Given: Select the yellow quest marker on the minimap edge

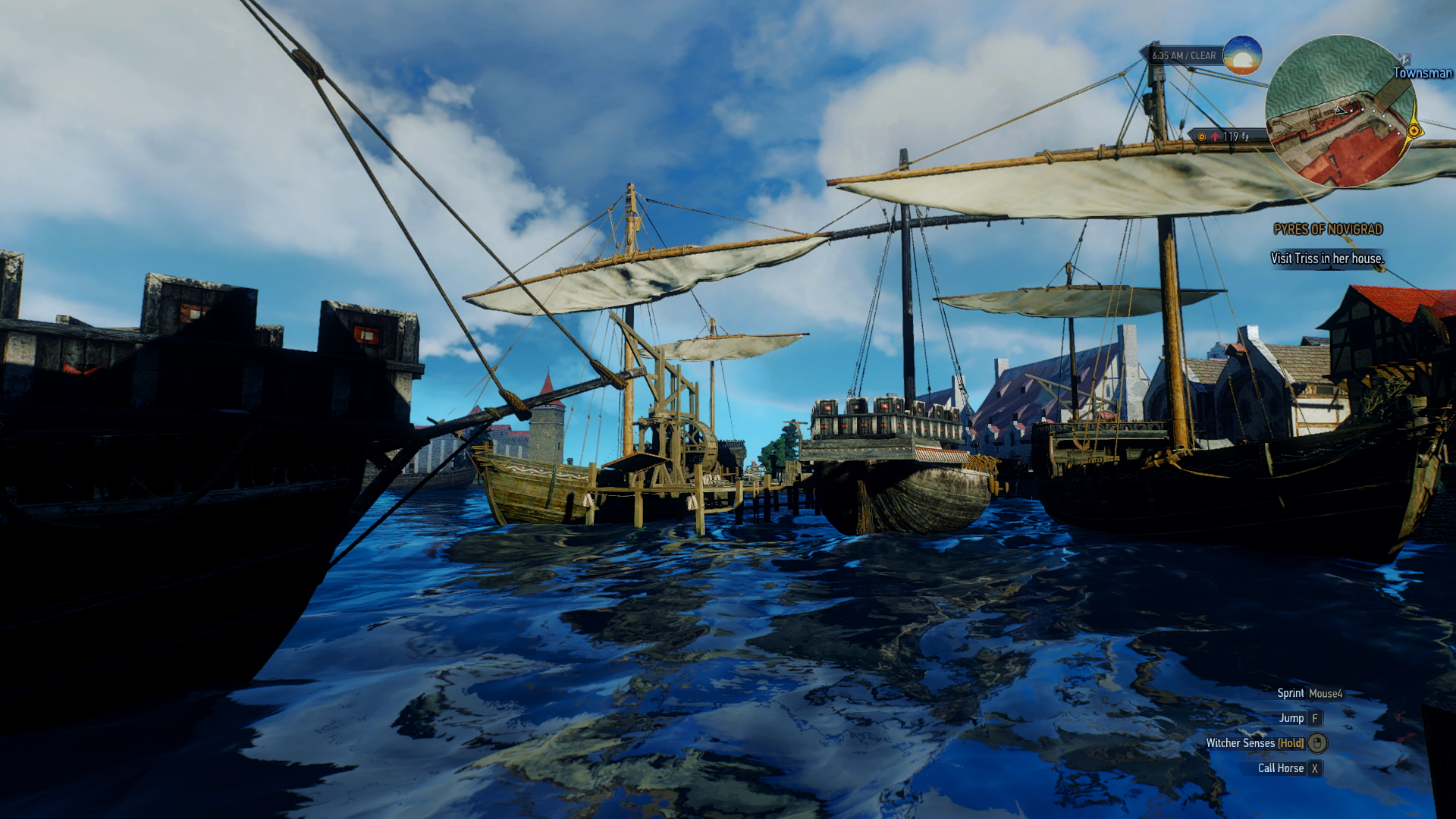Looking at the screenshot, I should [1414, 131].
